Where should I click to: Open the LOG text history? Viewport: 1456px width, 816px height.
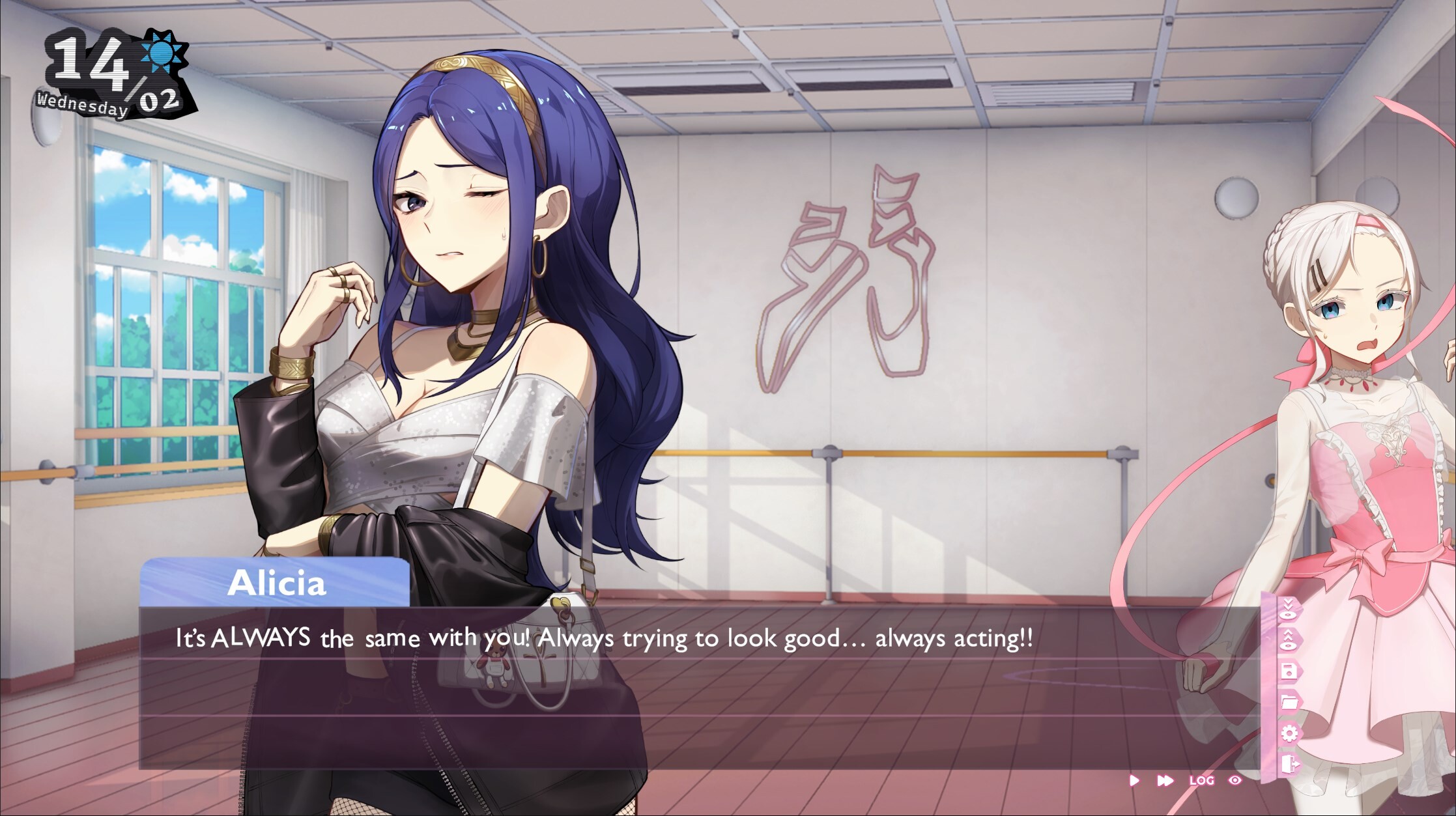(x=1201, y=780)
